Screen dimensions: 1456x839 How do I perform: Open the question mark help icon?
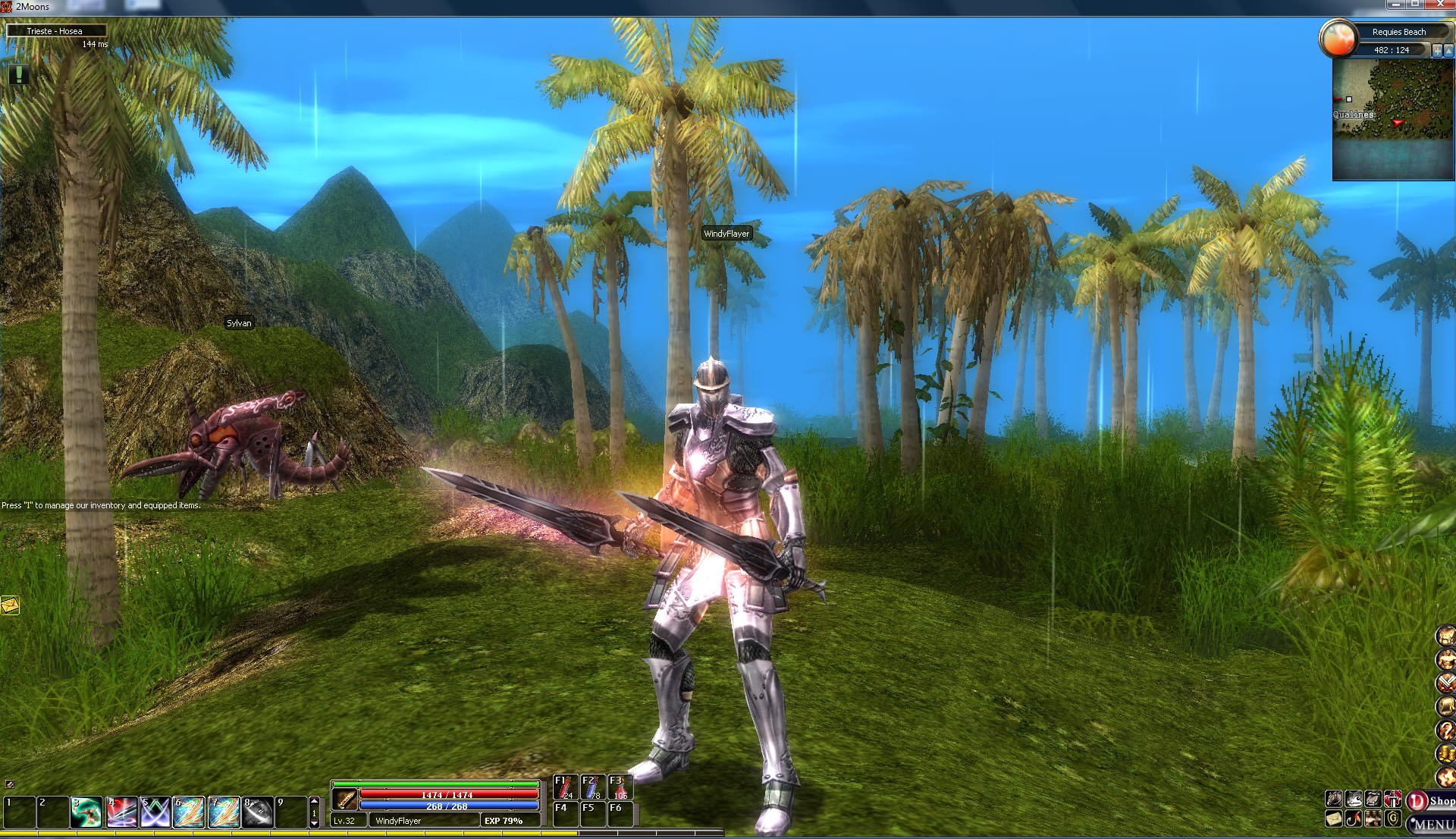click(x=1446, y=730)
